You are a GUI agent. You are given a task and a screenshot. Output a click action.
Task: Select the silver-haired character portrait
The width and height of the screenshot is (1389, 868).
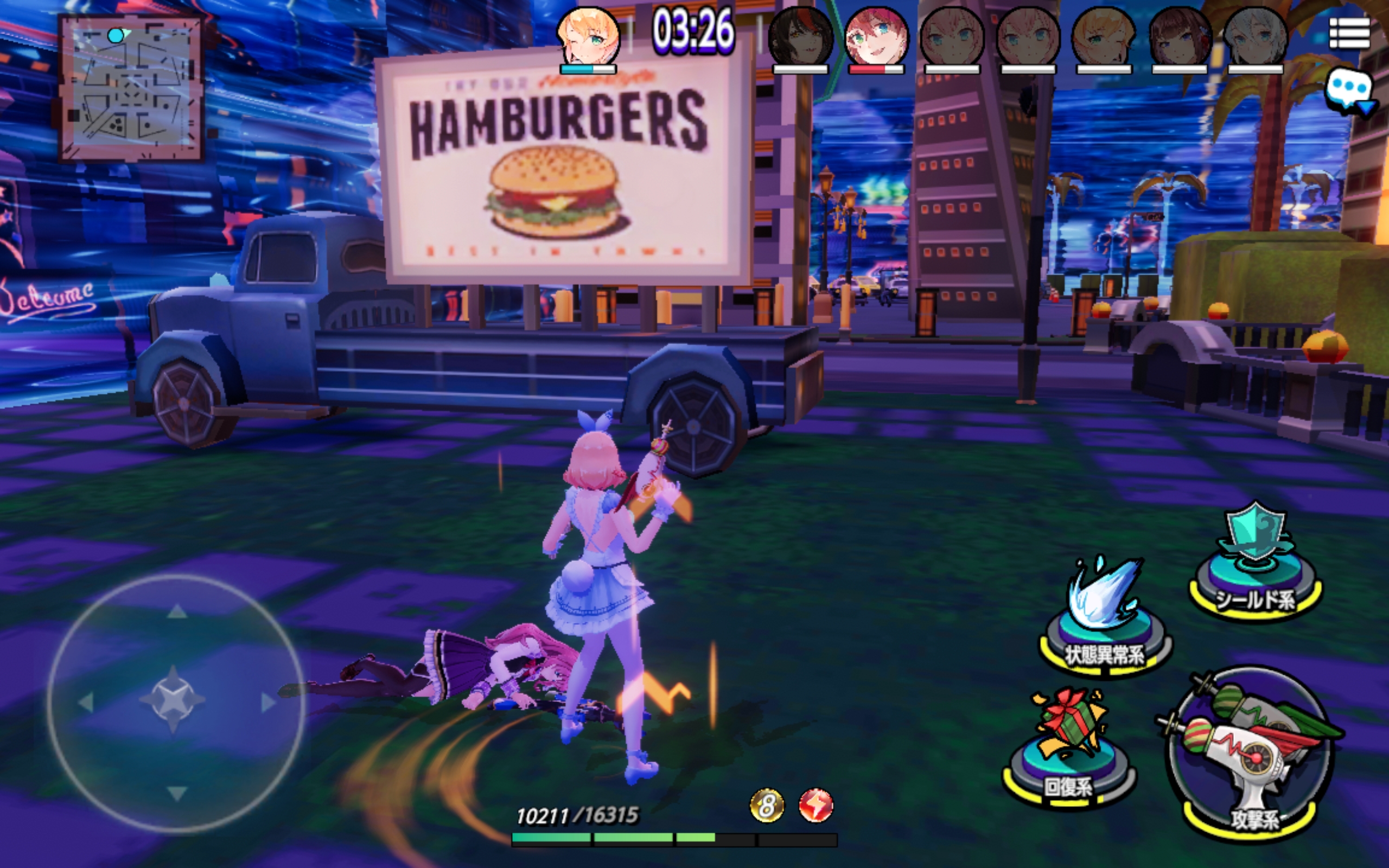tap(1256, 37)
